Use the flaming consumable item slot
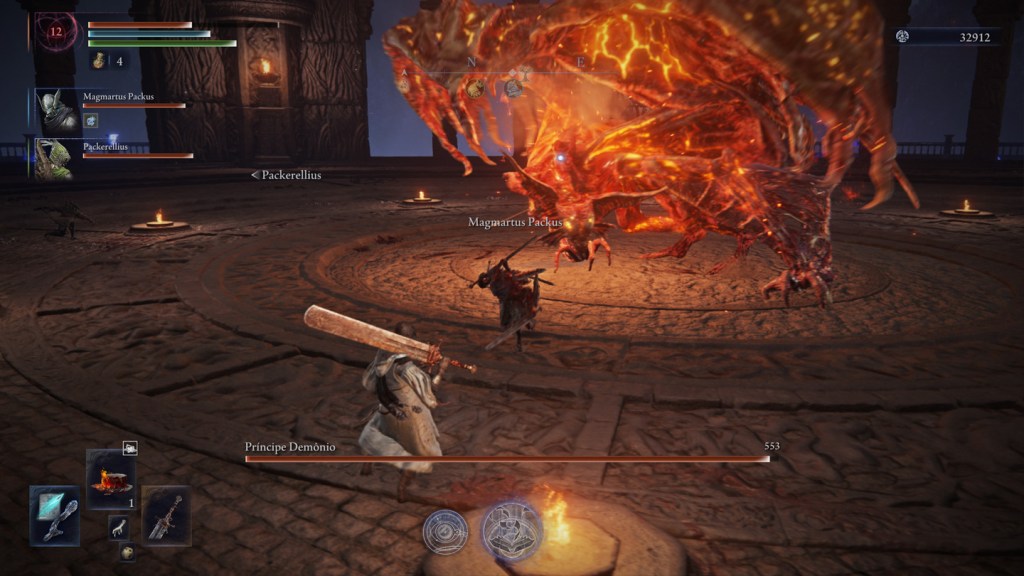The image size is (1024, 576). point(110,474)
